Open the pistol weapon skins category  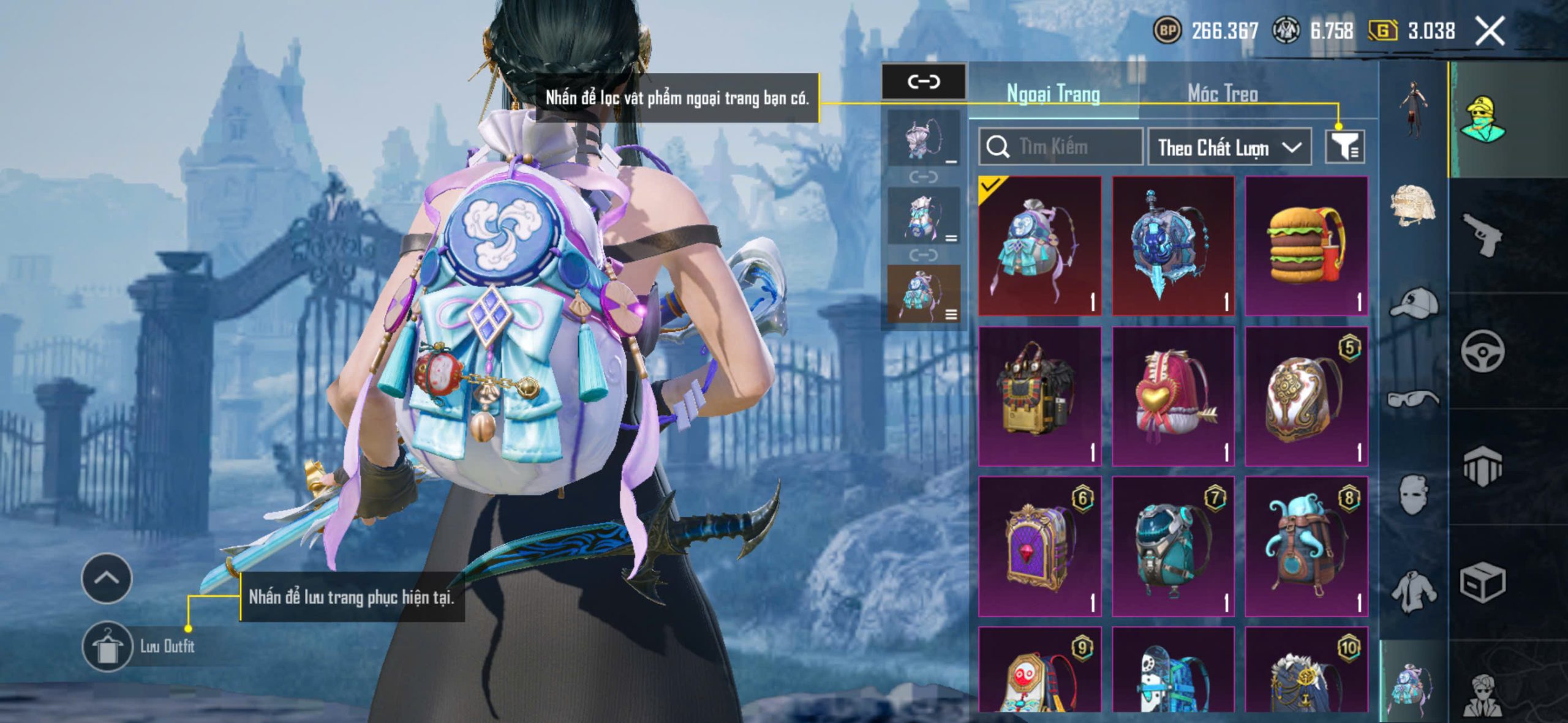[x=1482, y=234]
